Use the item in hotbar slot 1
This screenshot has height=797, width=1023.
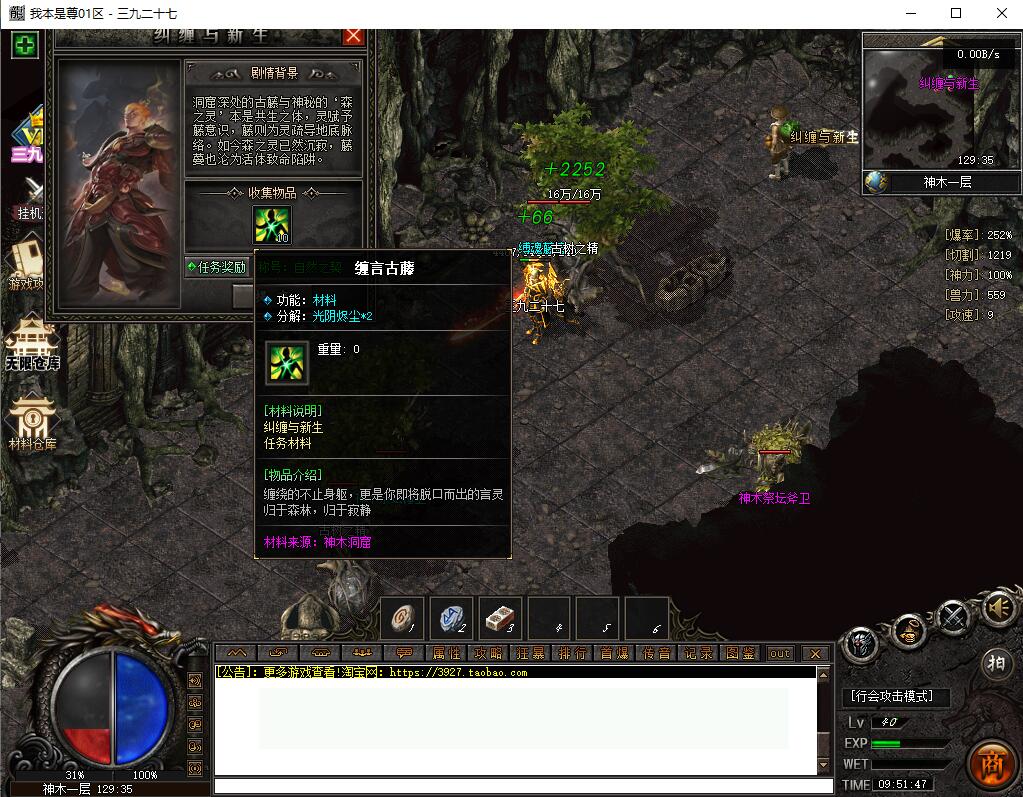402,619
